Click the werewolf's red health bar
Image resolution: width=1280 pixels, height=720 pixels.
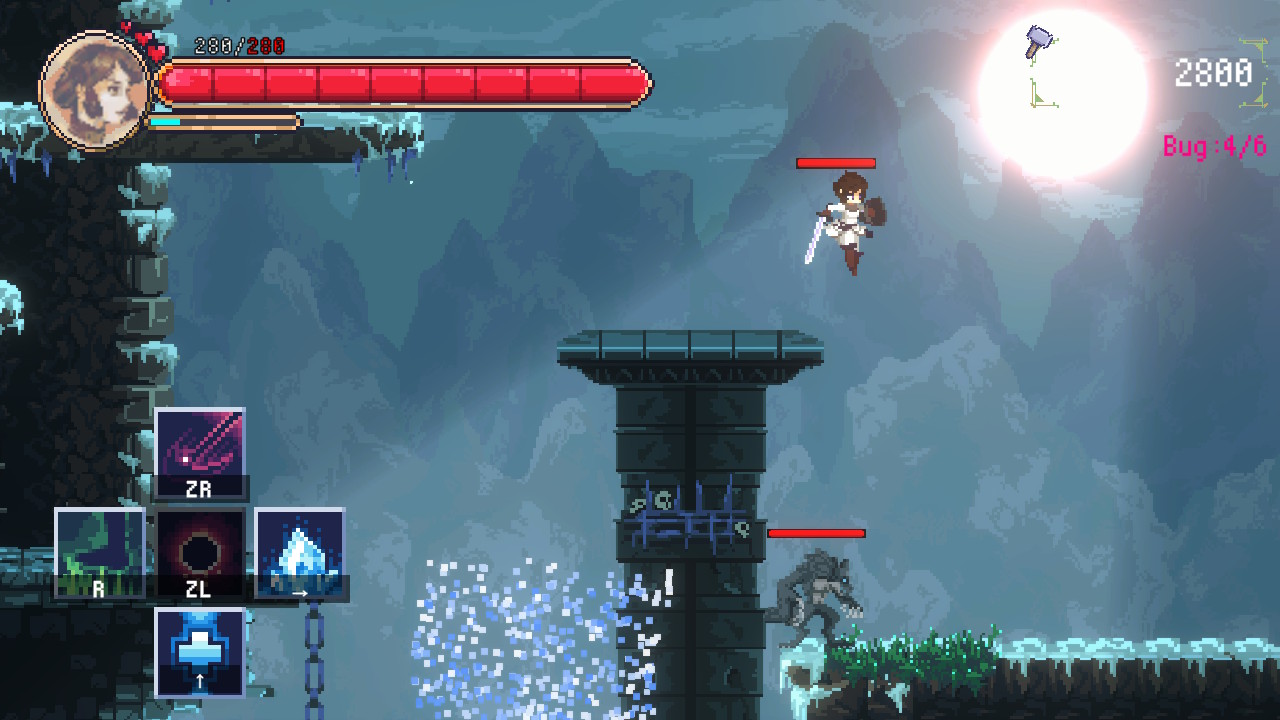(815, 533)
